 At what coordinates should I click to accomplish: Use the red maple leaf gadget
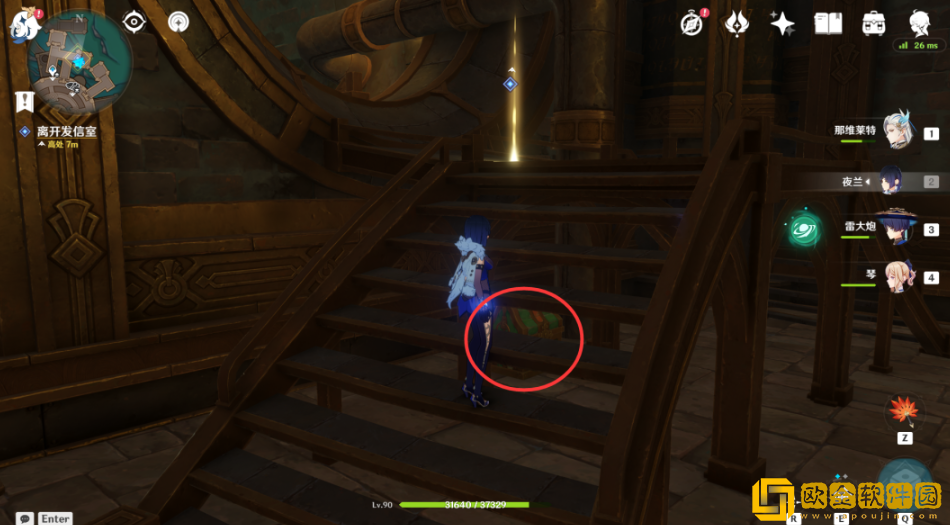904,411
